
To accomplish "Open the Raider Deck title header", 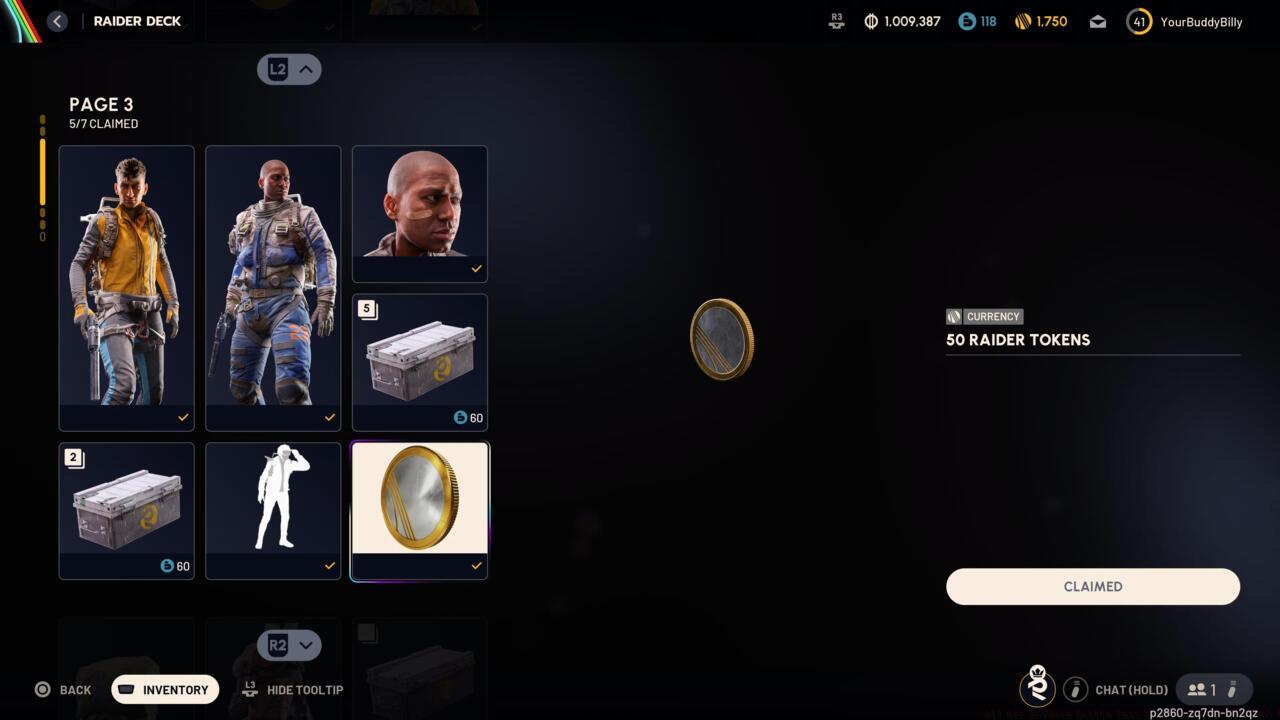I will click(137, 20).
